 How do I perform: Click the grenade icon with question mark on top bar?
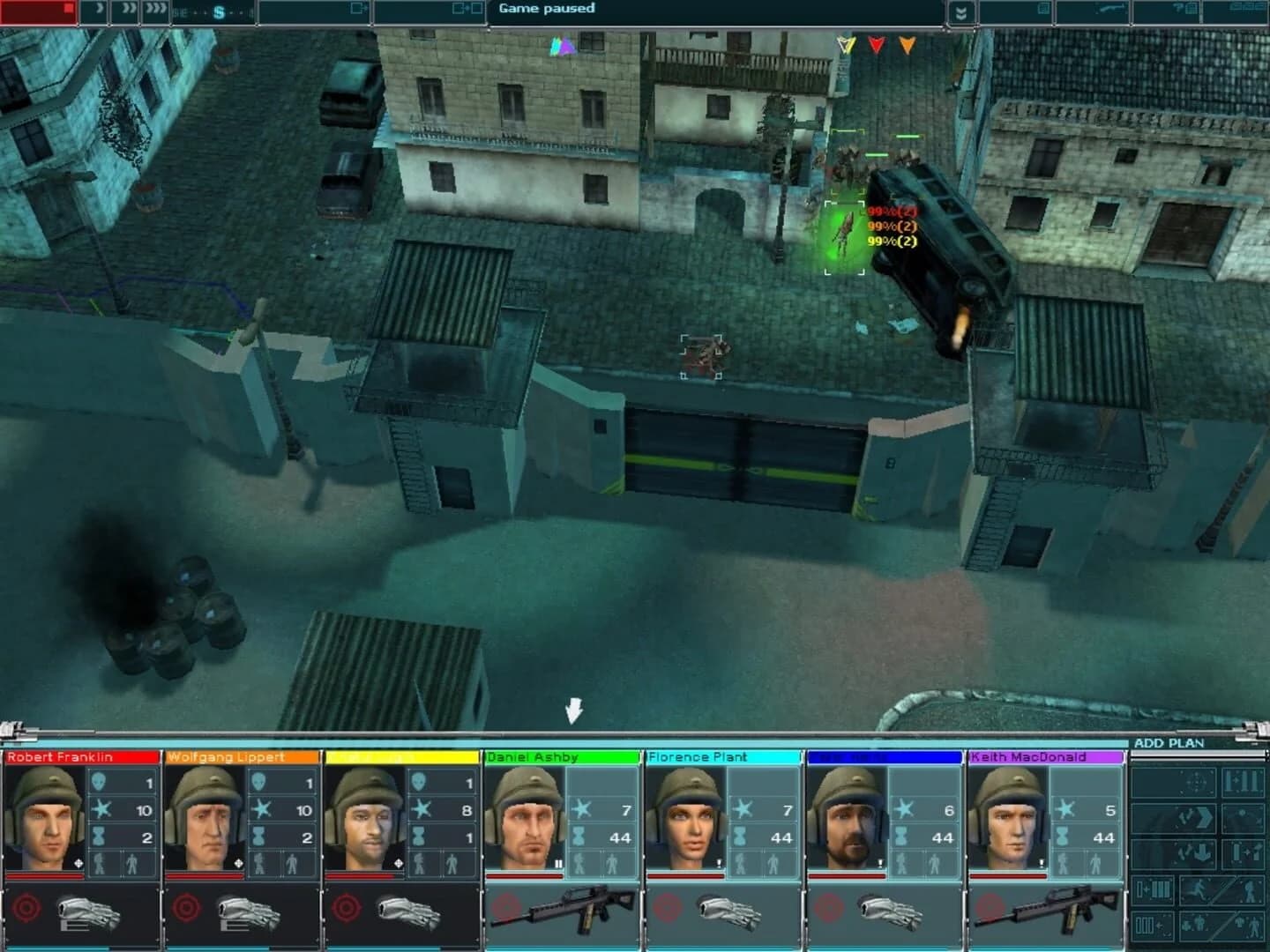(x=1178, y=9)
